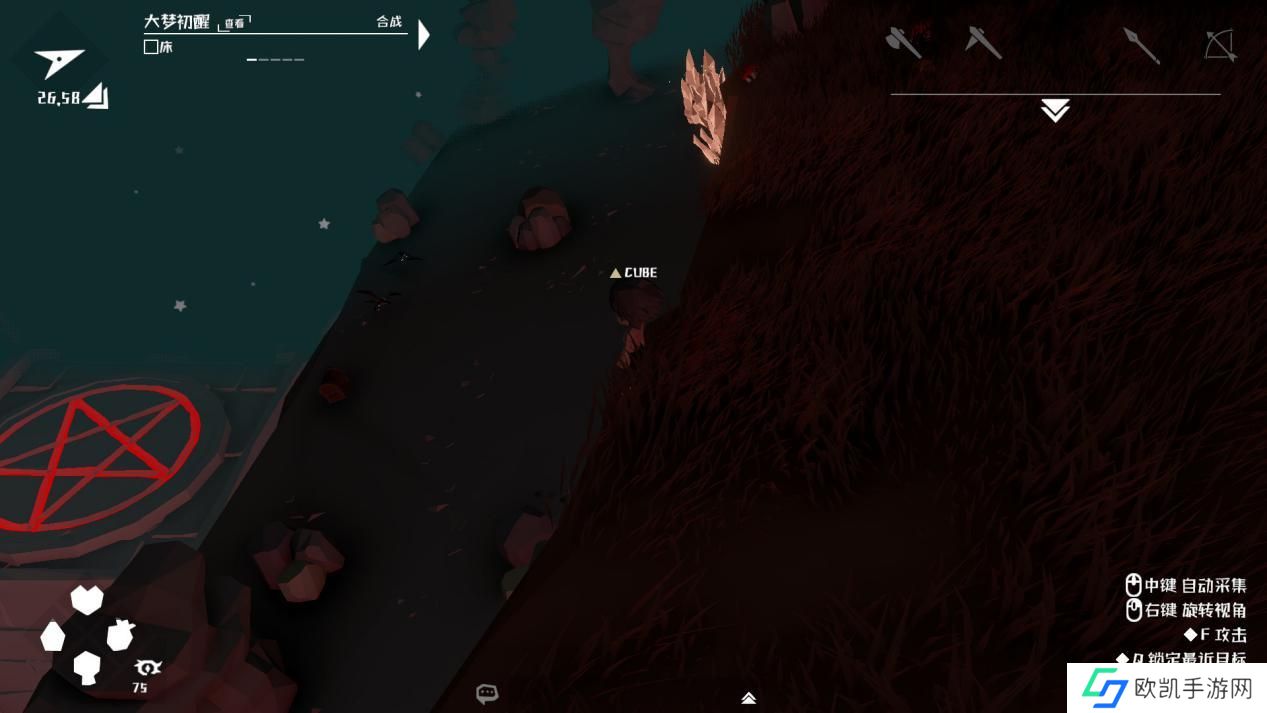
Task: Click the 查看 button beside the quest title
Action: 235,23
